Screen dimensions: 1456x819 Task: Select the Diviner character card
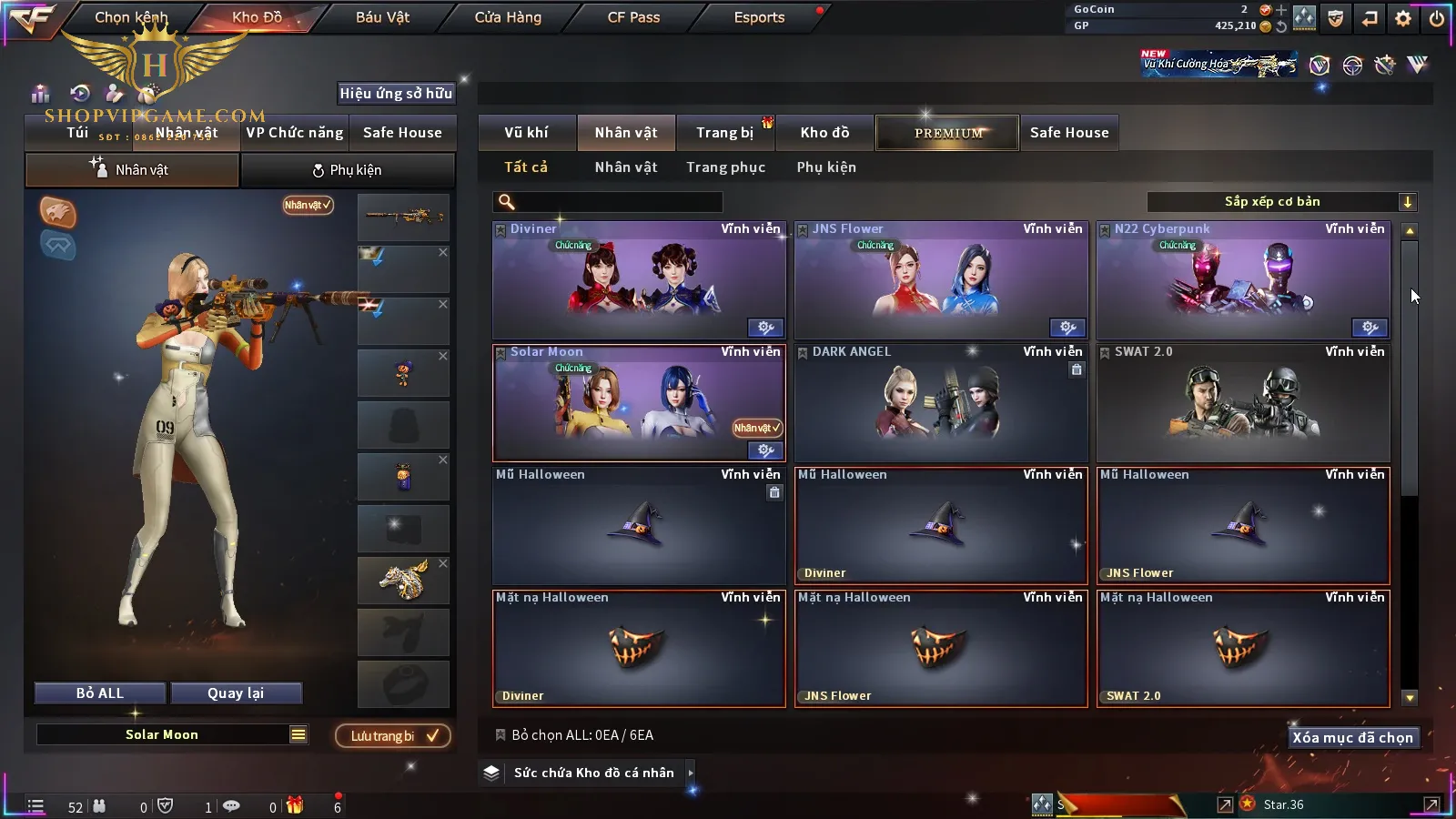click(639, 282)
